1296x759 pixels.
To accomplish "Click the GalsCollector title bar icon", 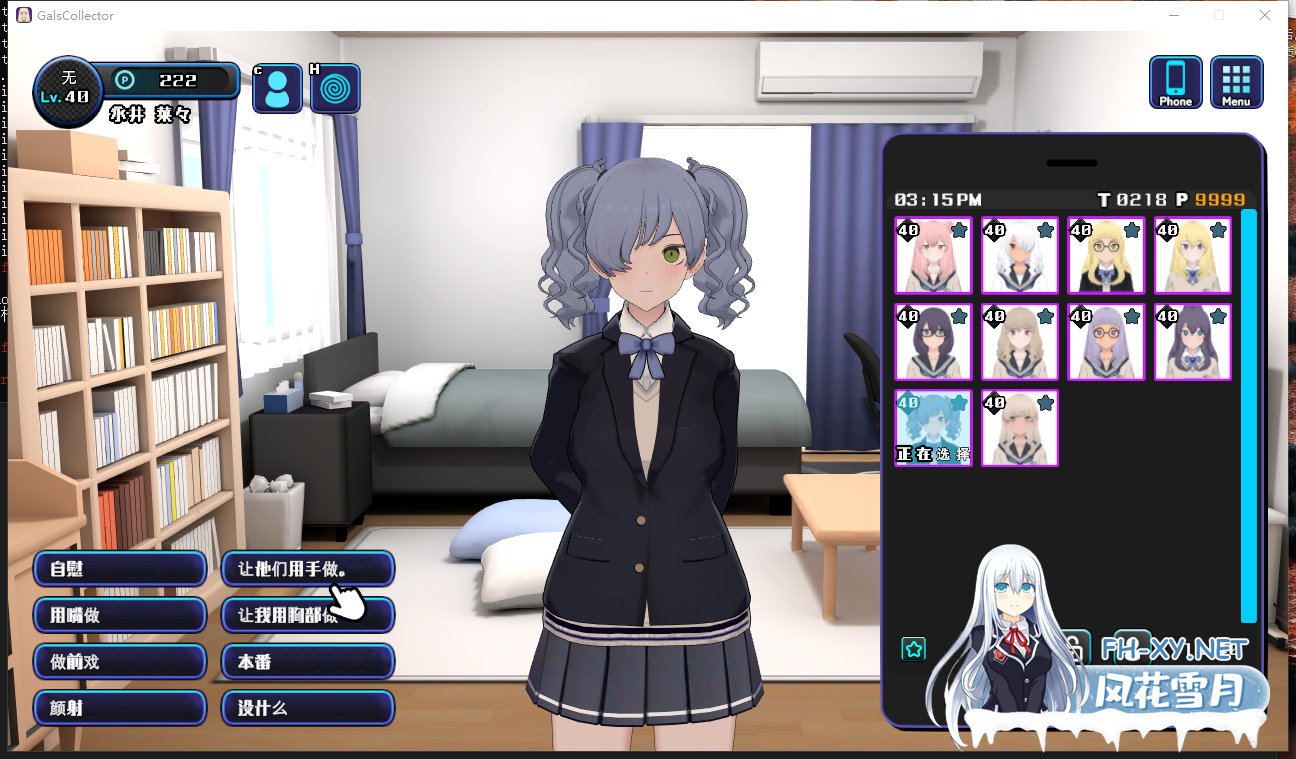I will point(23,15).
